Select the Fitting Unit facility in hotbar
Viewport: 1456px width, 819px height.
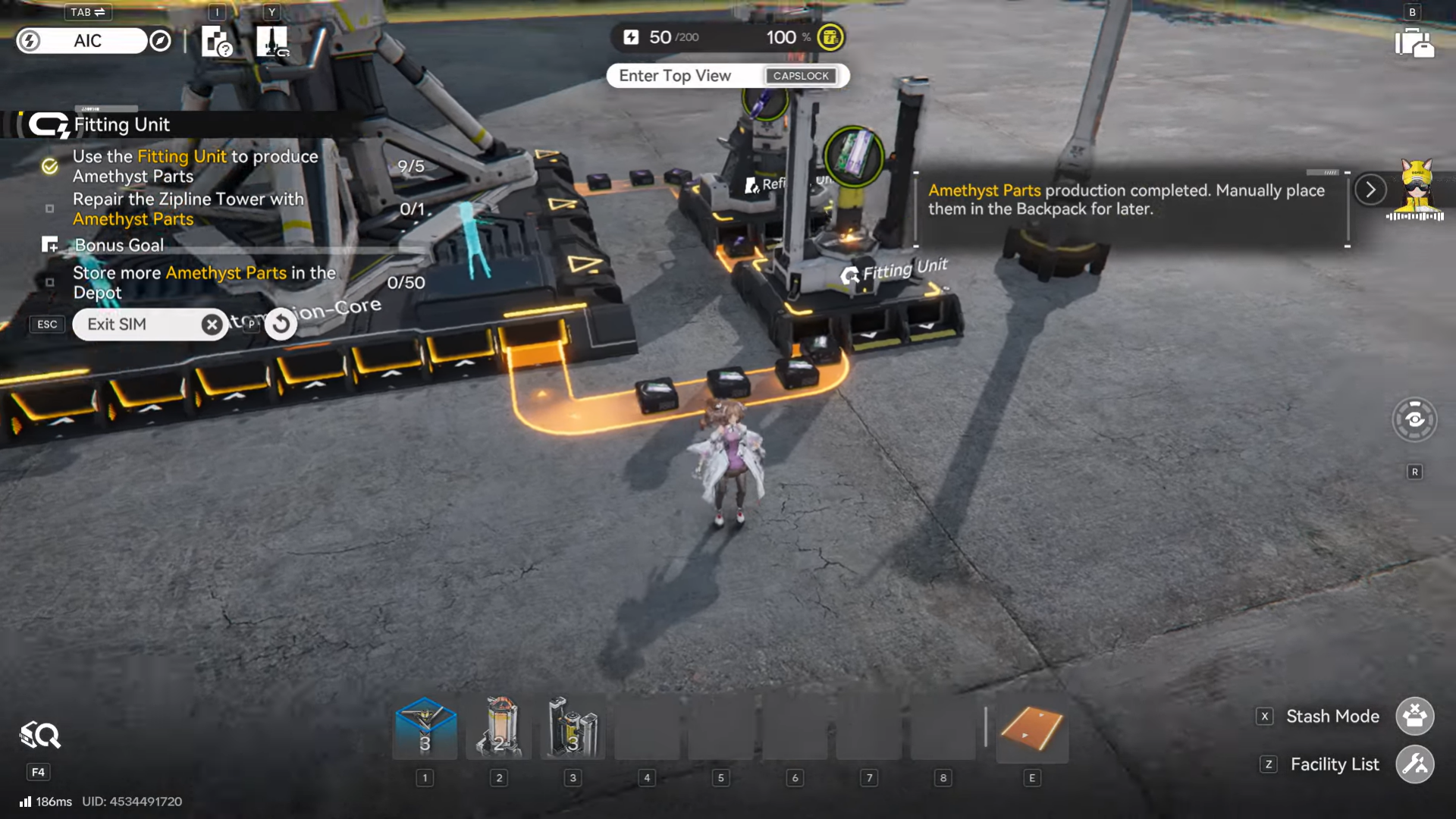pyautogui.click(x=573, y=728)
